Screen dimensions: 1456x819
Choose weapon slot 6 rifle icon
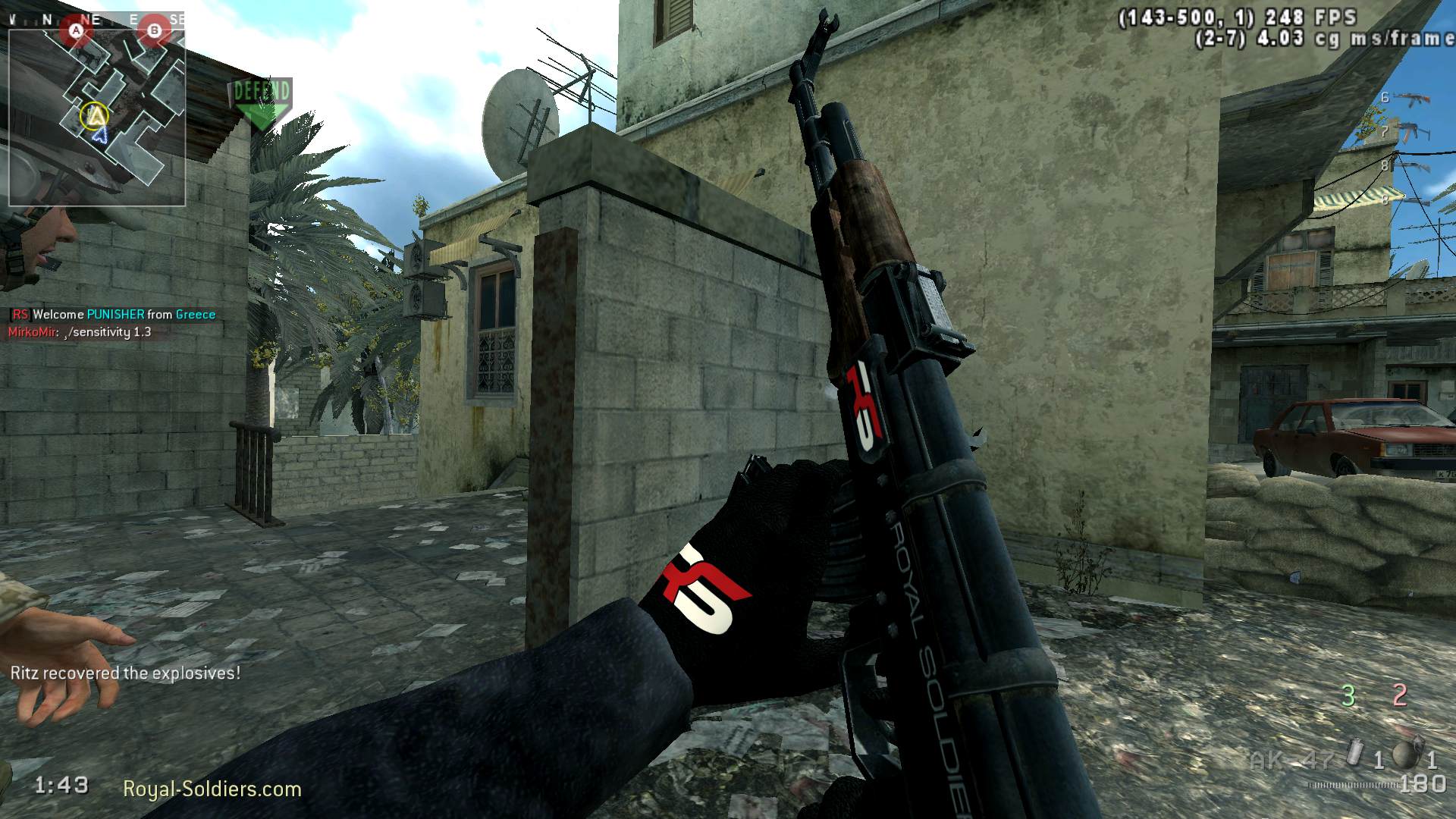pos(1410,99)
